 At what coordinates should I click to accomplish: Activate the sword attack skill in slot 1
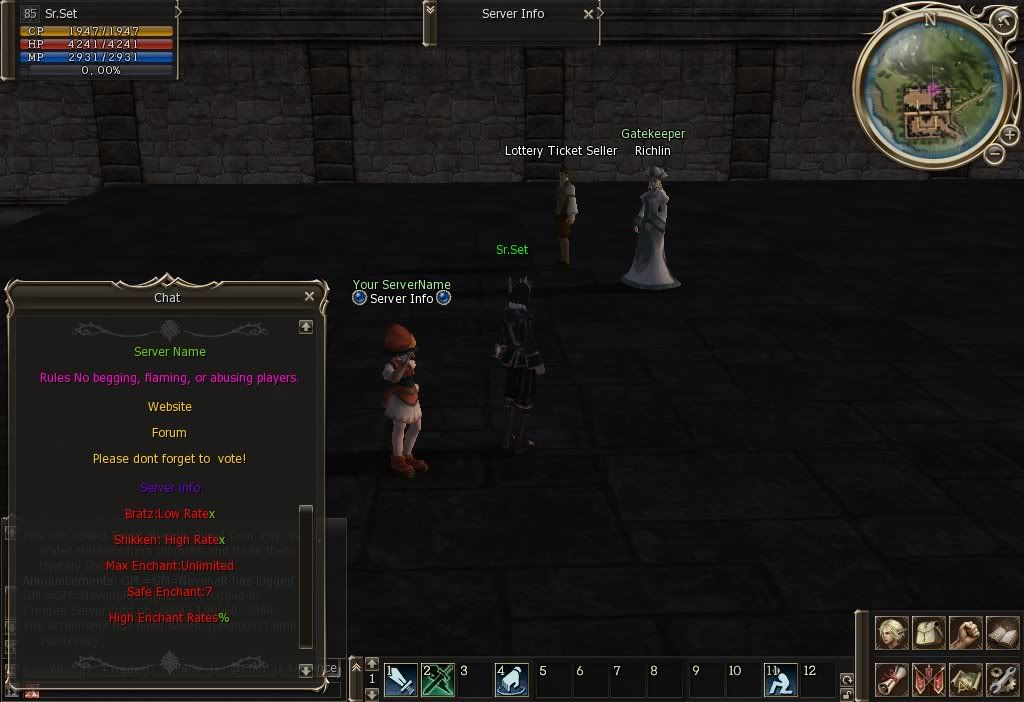pyautogui.click(x=400, y=679)
